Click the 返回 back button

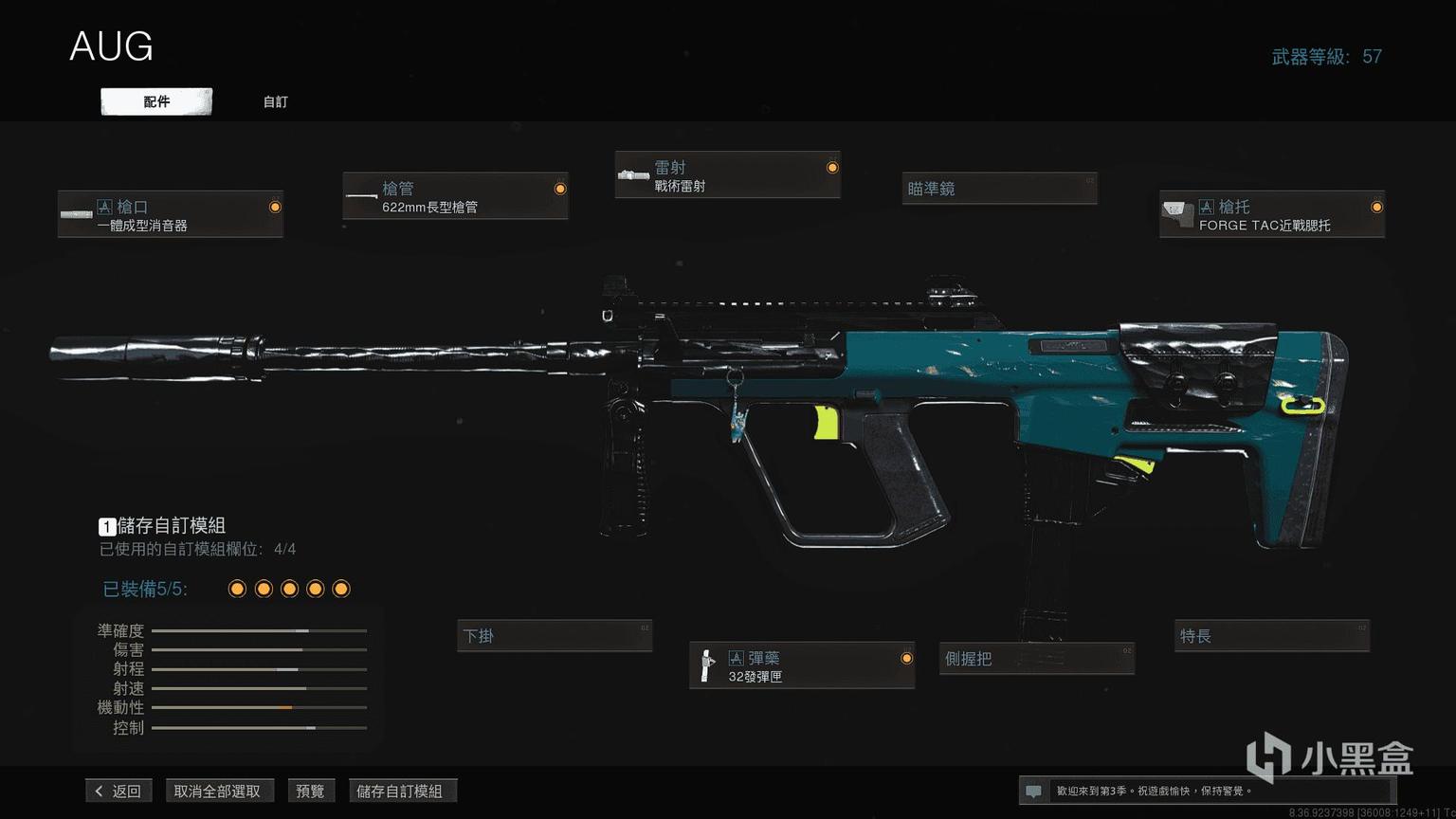[118, 791]
